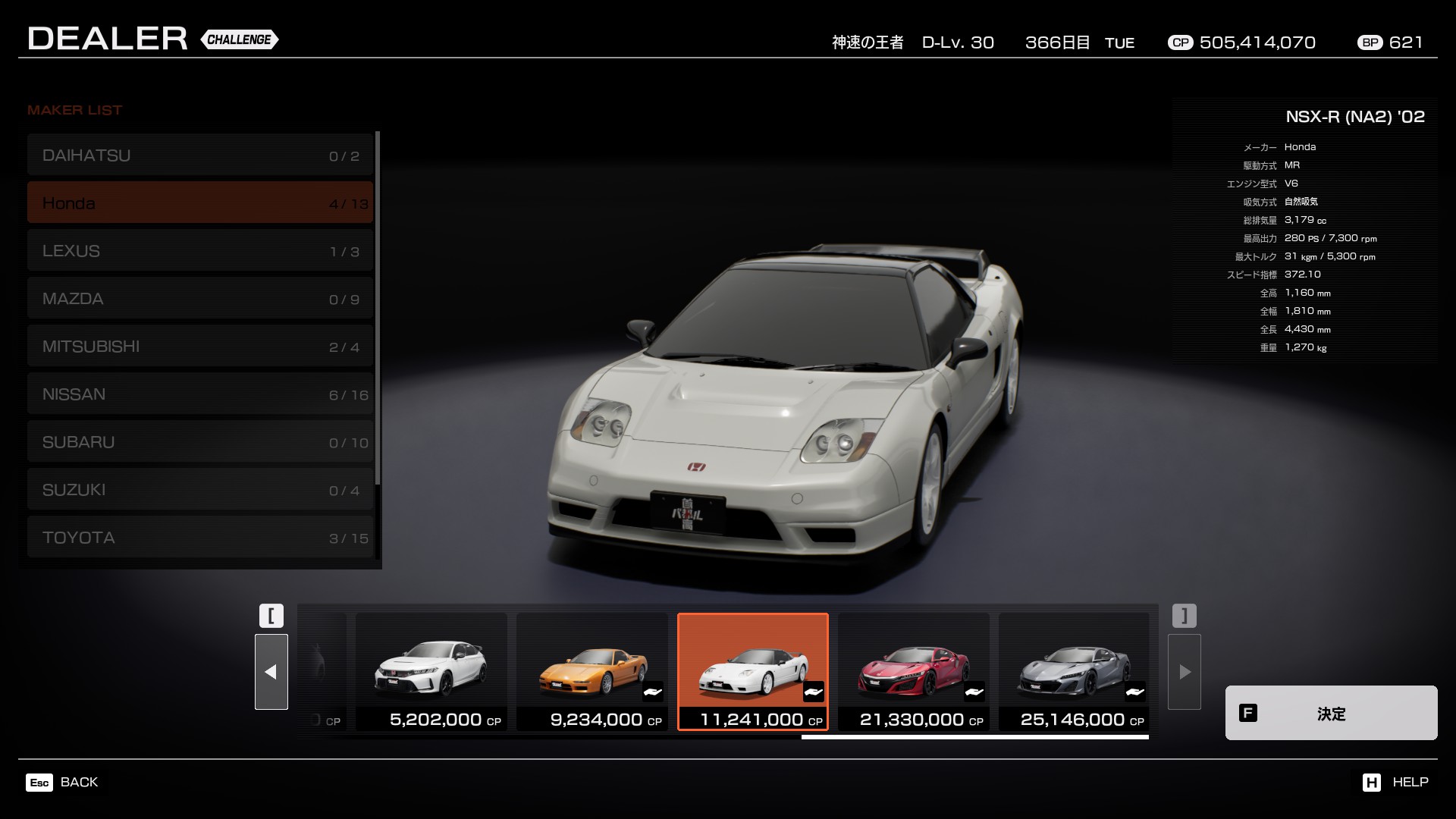Open the HELP screen

click(x=1395, y=782)
